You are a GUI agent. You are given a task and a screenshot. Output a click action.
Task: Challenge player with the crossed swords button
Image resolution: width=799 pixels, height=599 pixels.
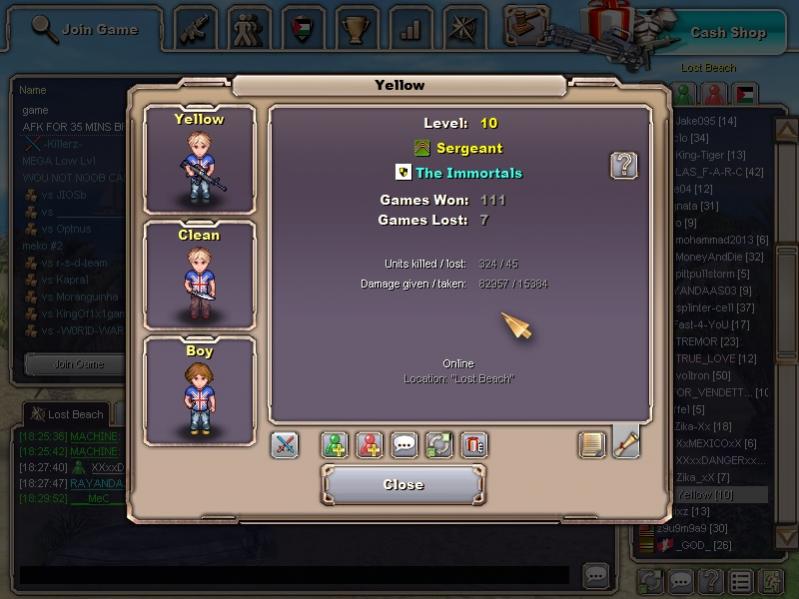click(x=285, y=445)
